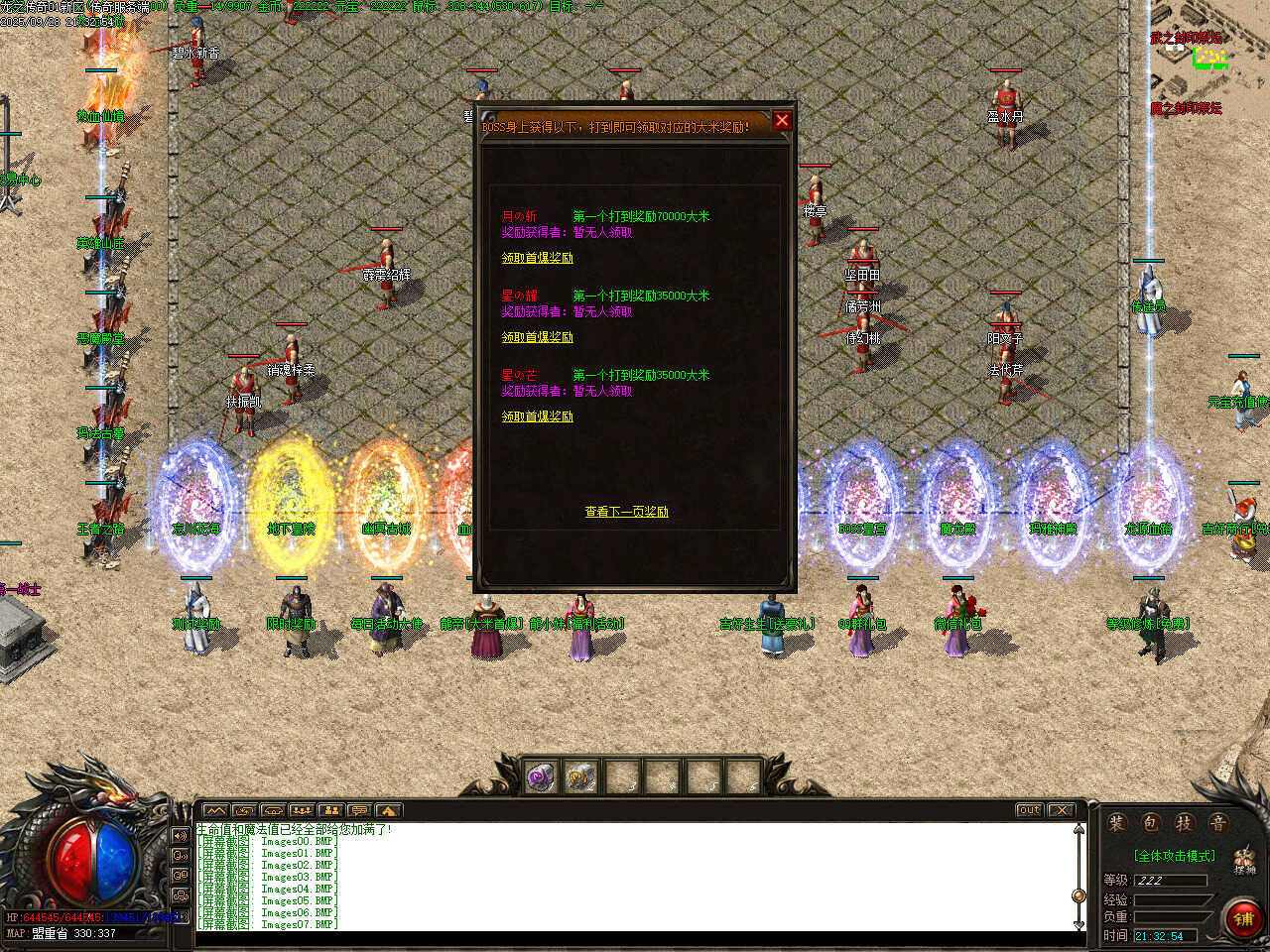
Task: Open the 技 skills panel
Action: click(1184, 823)
